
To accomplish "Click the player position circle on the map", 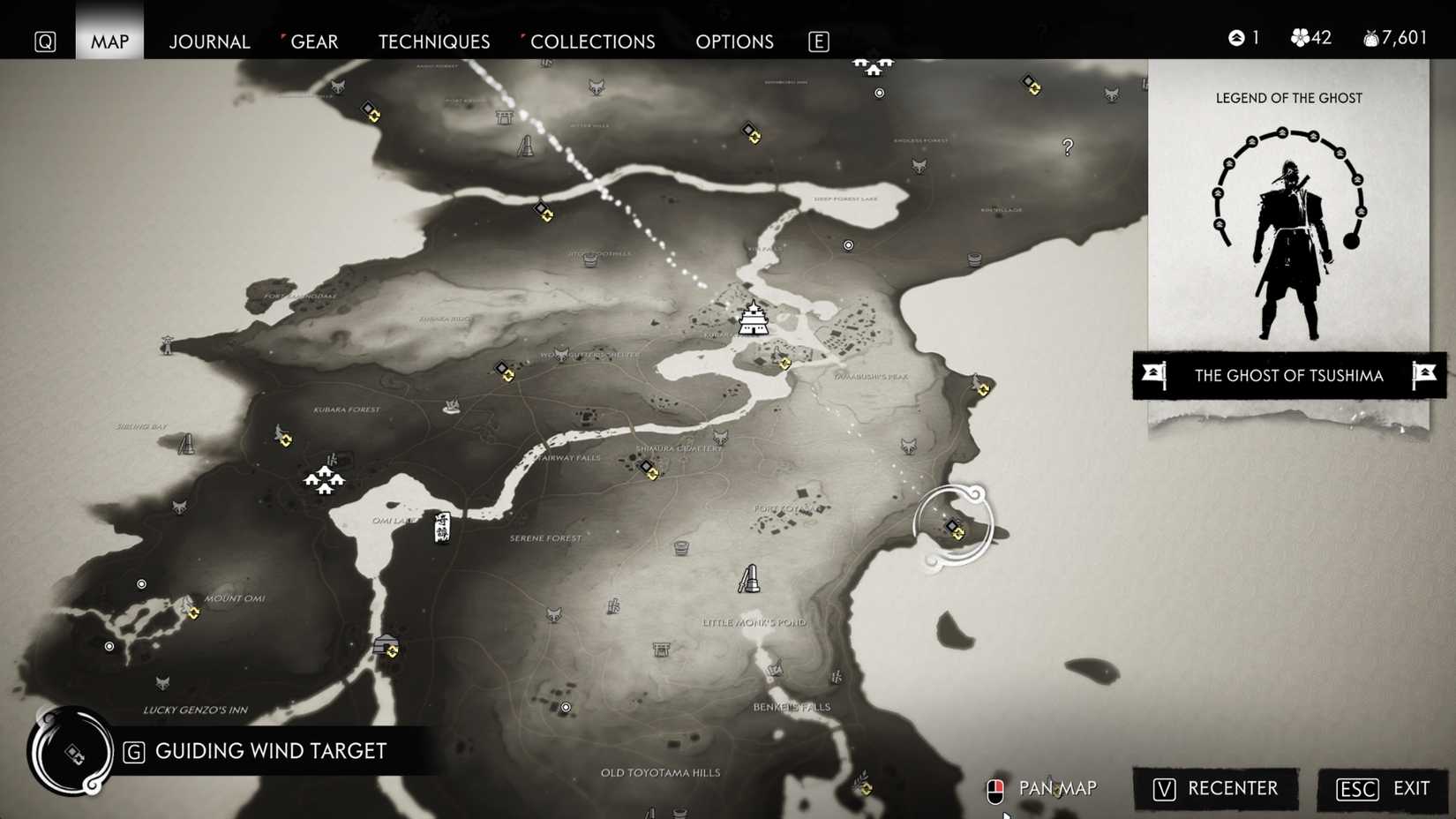I will click(953, 523).
